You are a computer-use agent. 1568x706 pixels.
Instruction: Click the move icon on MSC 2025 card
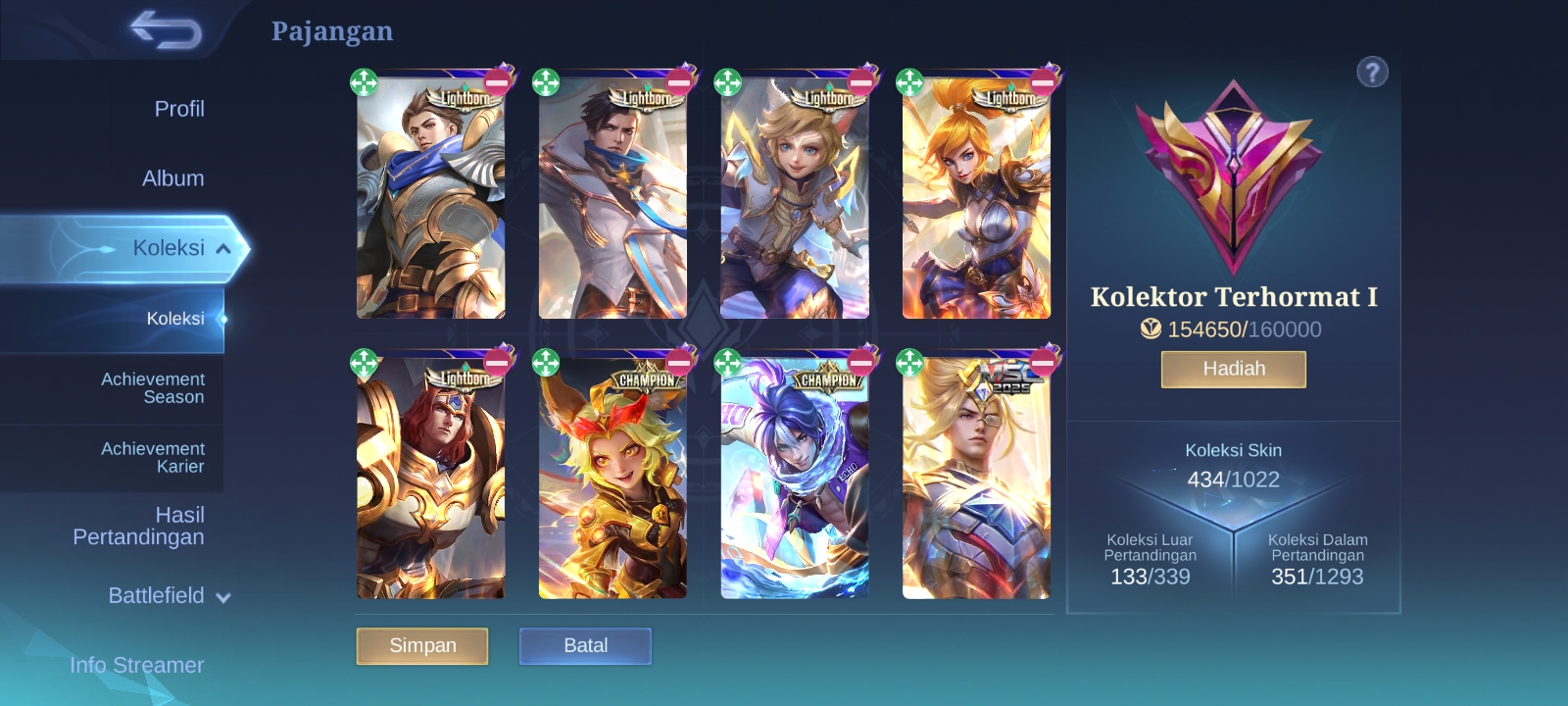point(909,363)
